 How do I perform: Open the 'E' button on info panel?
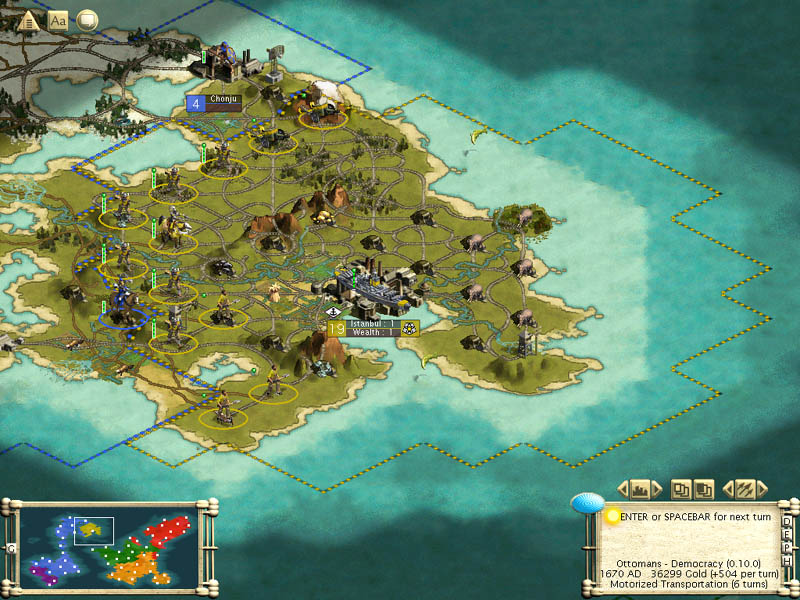(x=788, y=534)
